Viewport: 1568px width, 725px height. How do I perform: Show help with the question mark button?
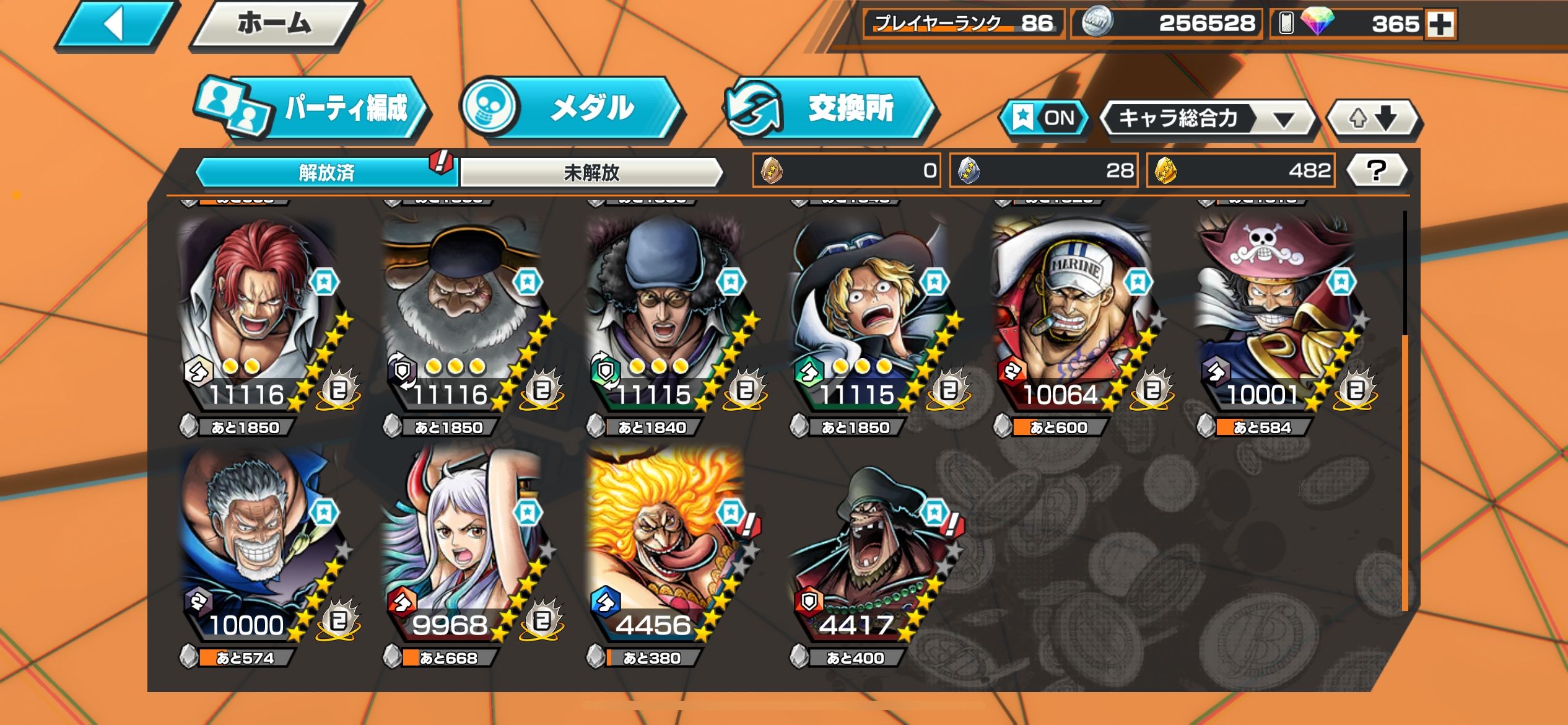click(x=1377, y=170)
